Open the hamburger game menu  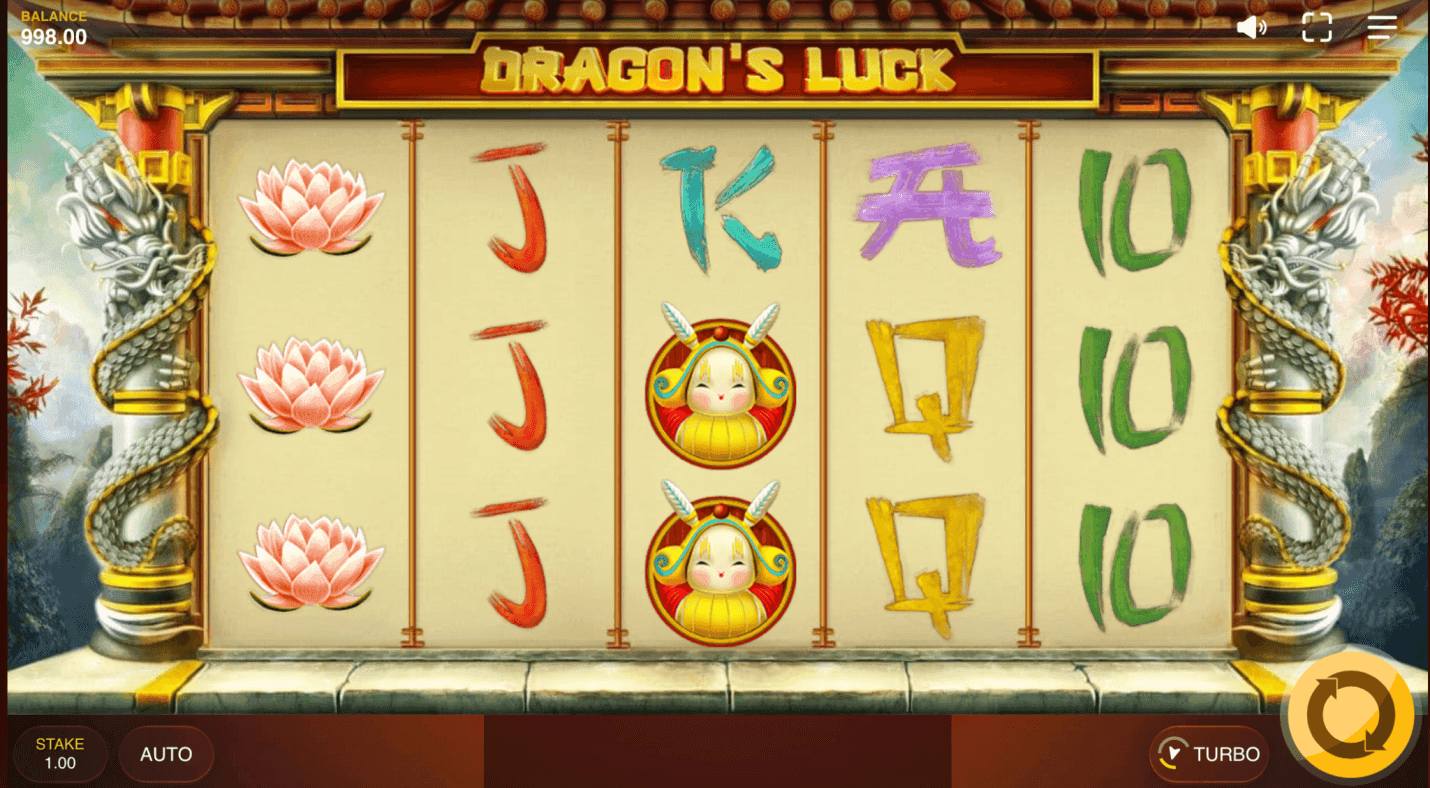click(1382, 27)
